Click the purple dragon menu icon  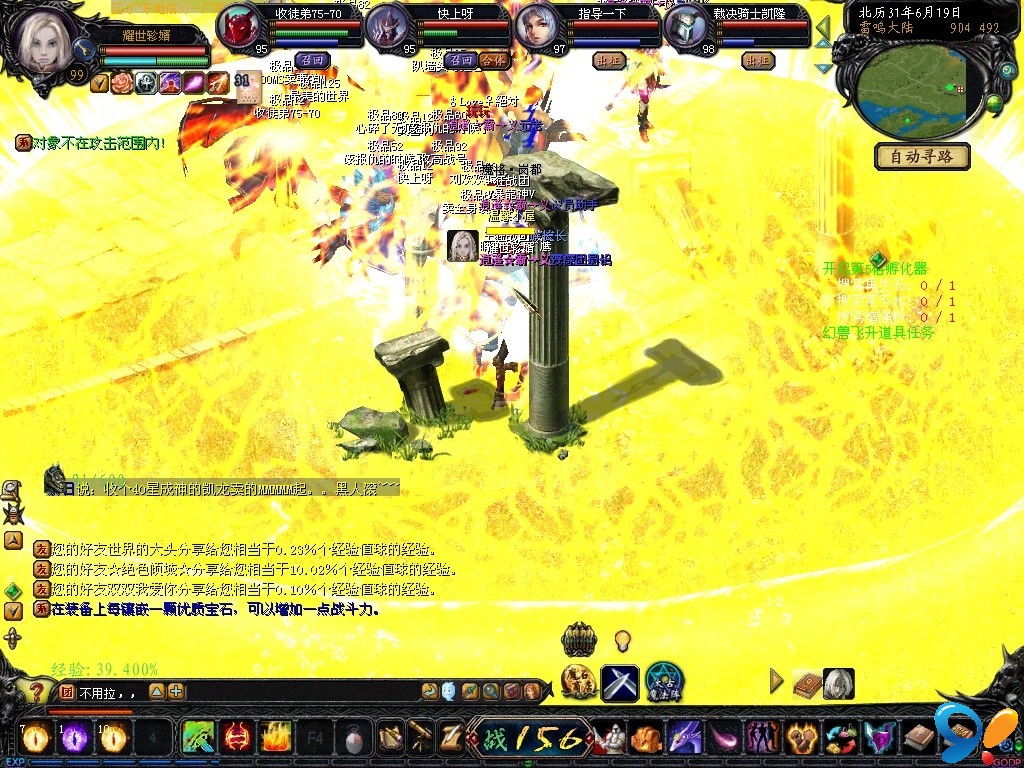(685, 738)
